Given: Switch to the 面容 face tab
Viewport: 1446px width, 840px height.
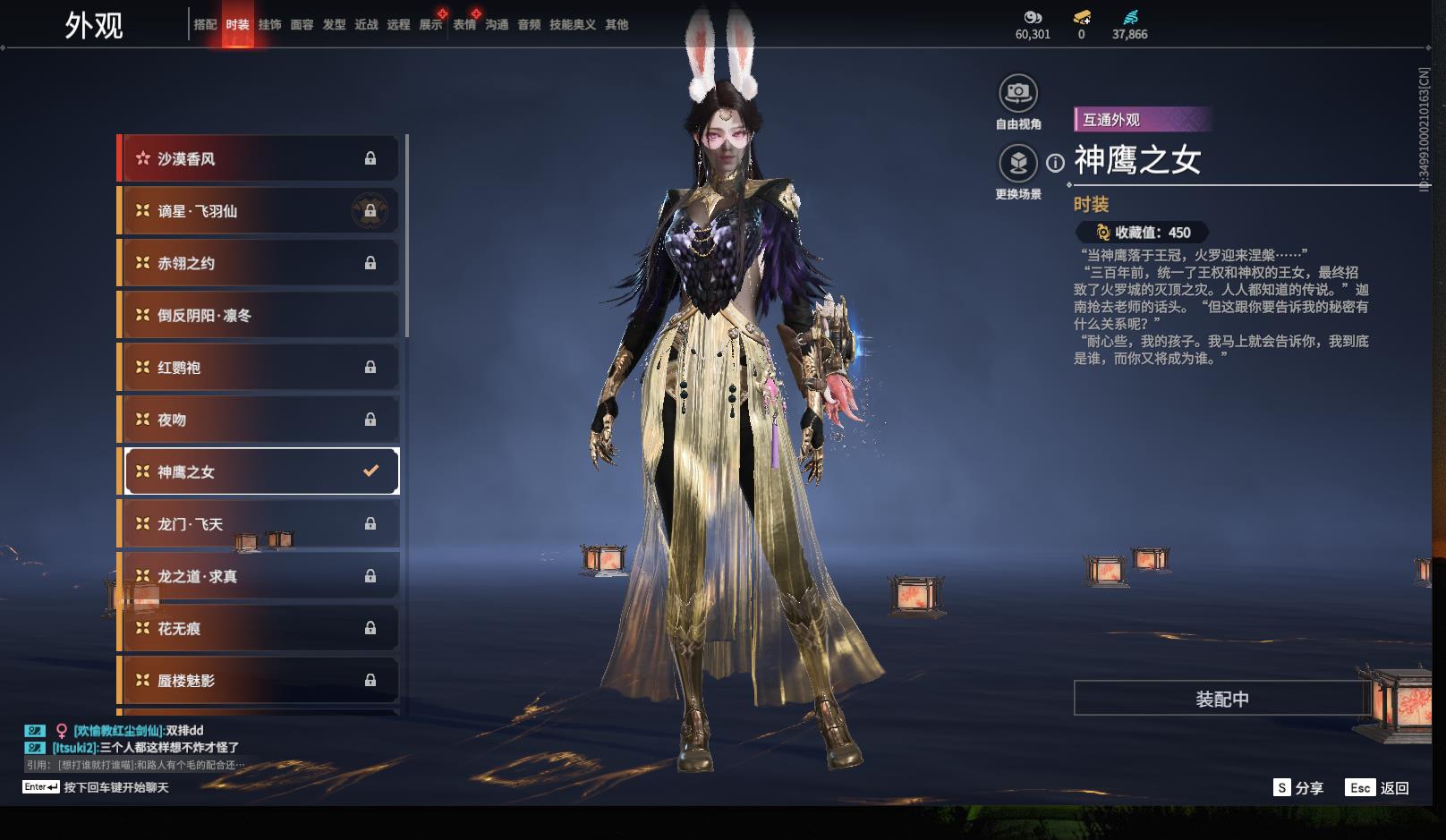Looking at the screenshot, I should coord(302,25).
